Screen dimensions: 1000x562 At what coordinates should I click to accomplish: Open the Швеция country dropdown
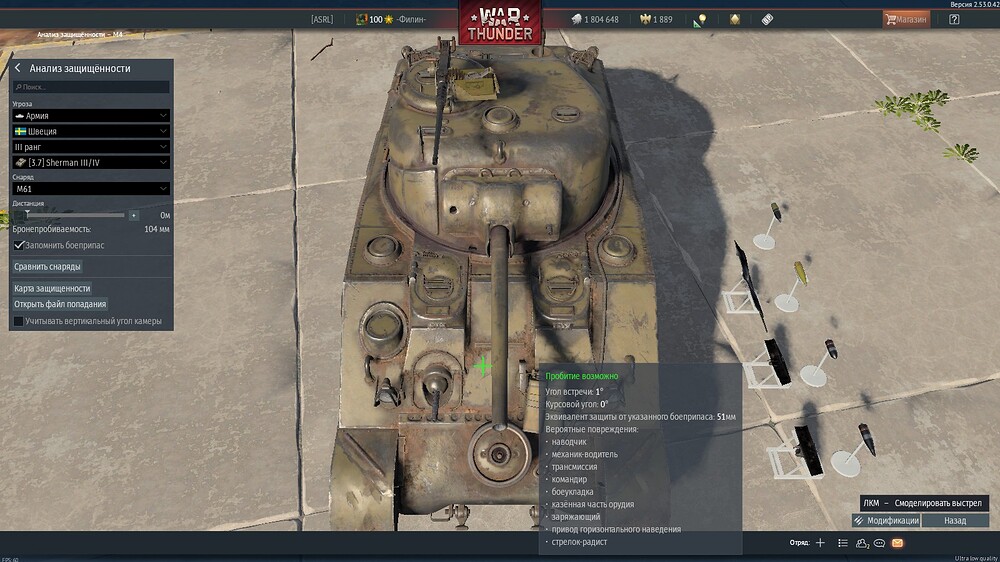click(x=90, y=131)
